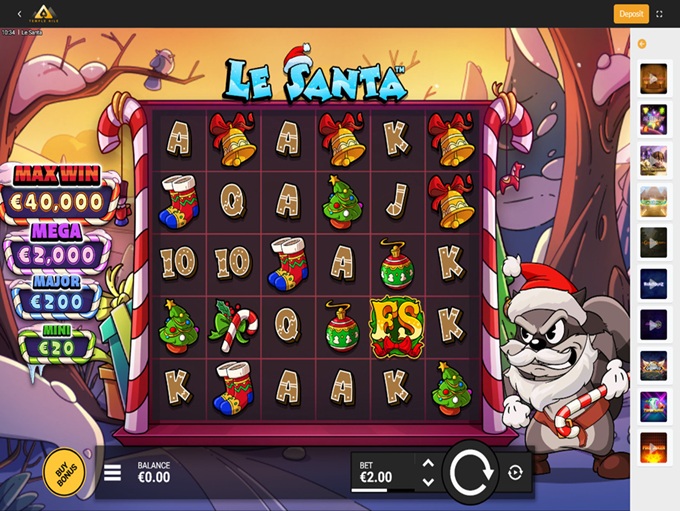Open the hamburger game menu
Image resolution: width=680 pixels, height=511 pixels.
tap(113, 472)
